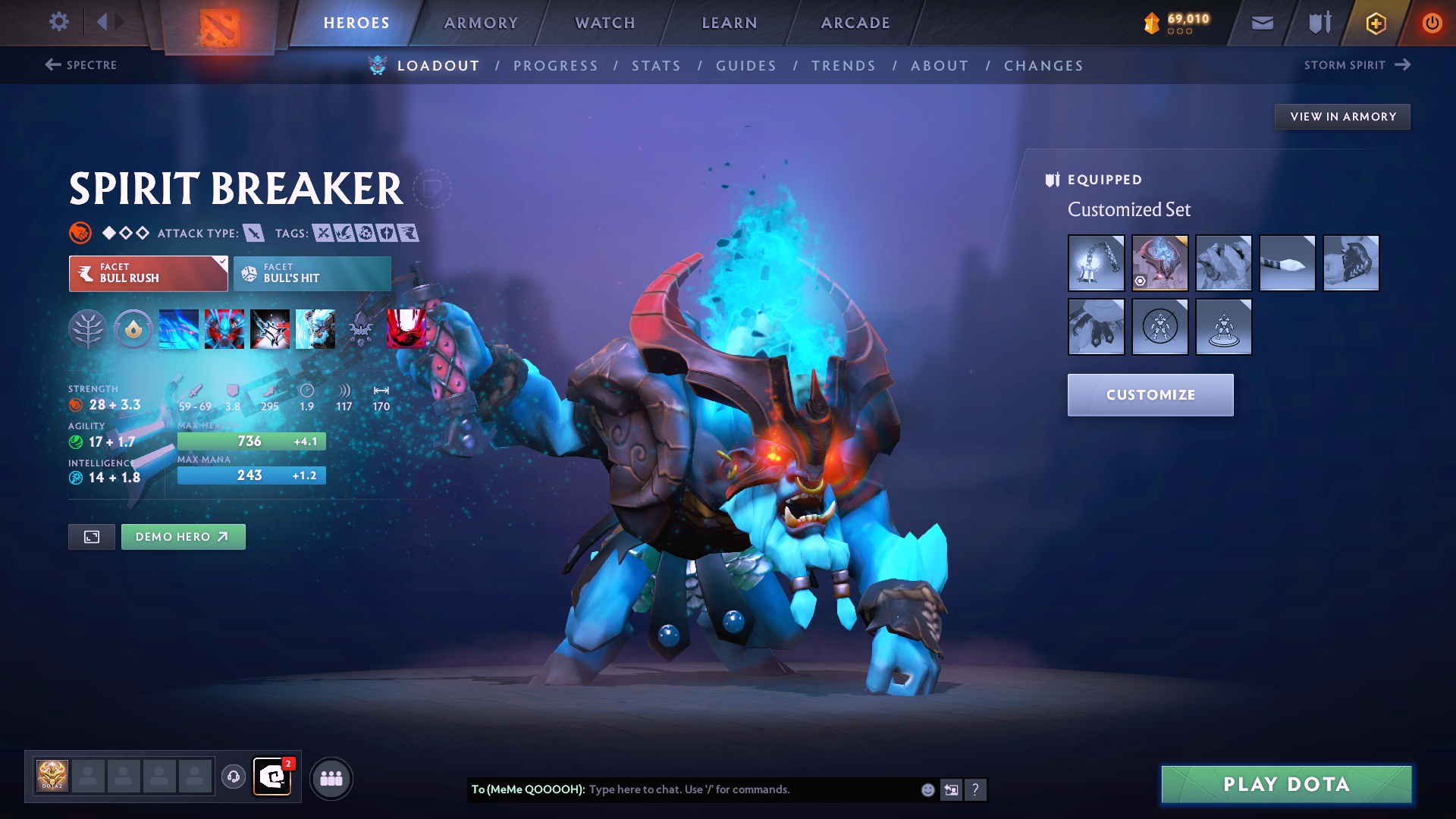Screen dimensions: 1456x819
Task: Select the equipped weapon item thumbnail
Action: pos(1097,263)
